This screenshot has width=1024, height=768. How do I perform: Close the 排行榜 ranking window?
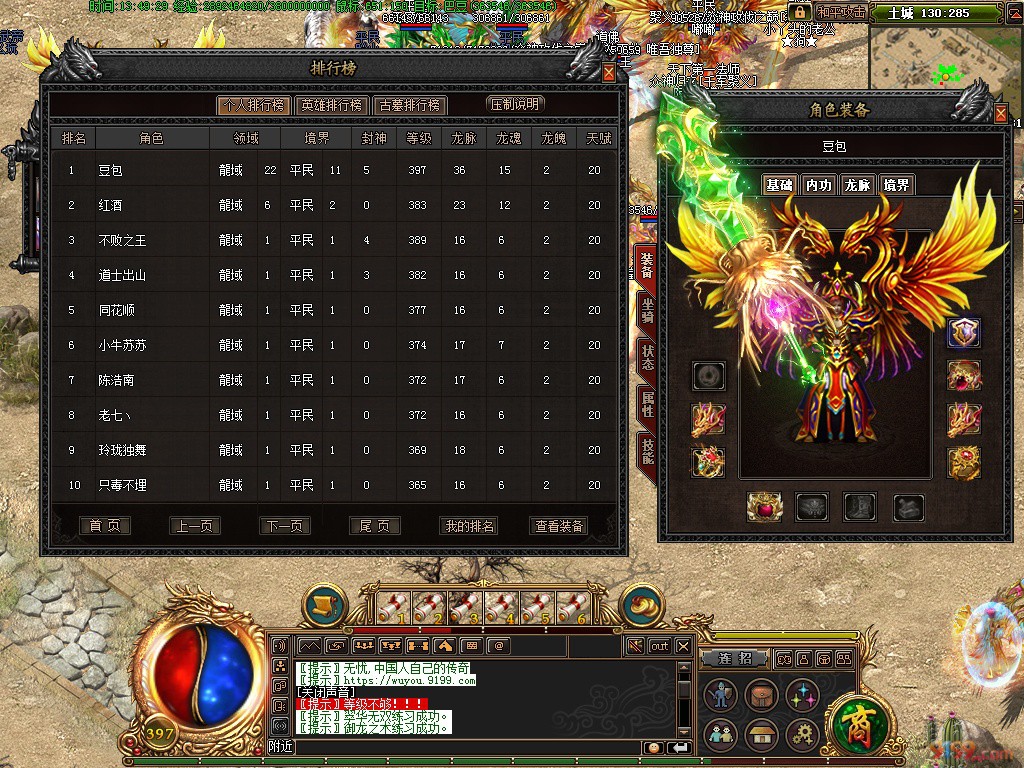609,73
